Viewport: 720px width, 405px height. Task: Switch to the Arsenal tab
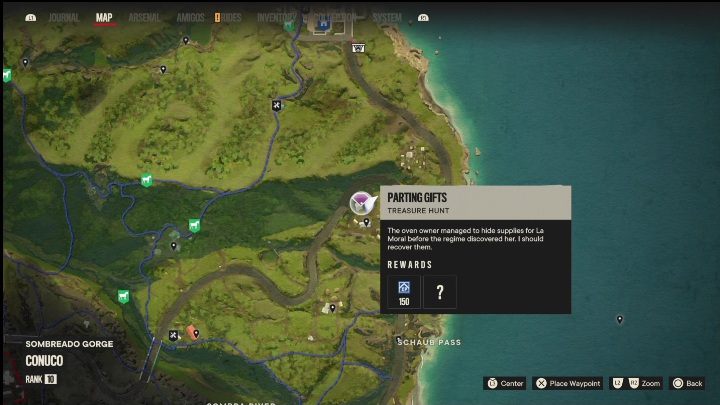coord(142,18)
